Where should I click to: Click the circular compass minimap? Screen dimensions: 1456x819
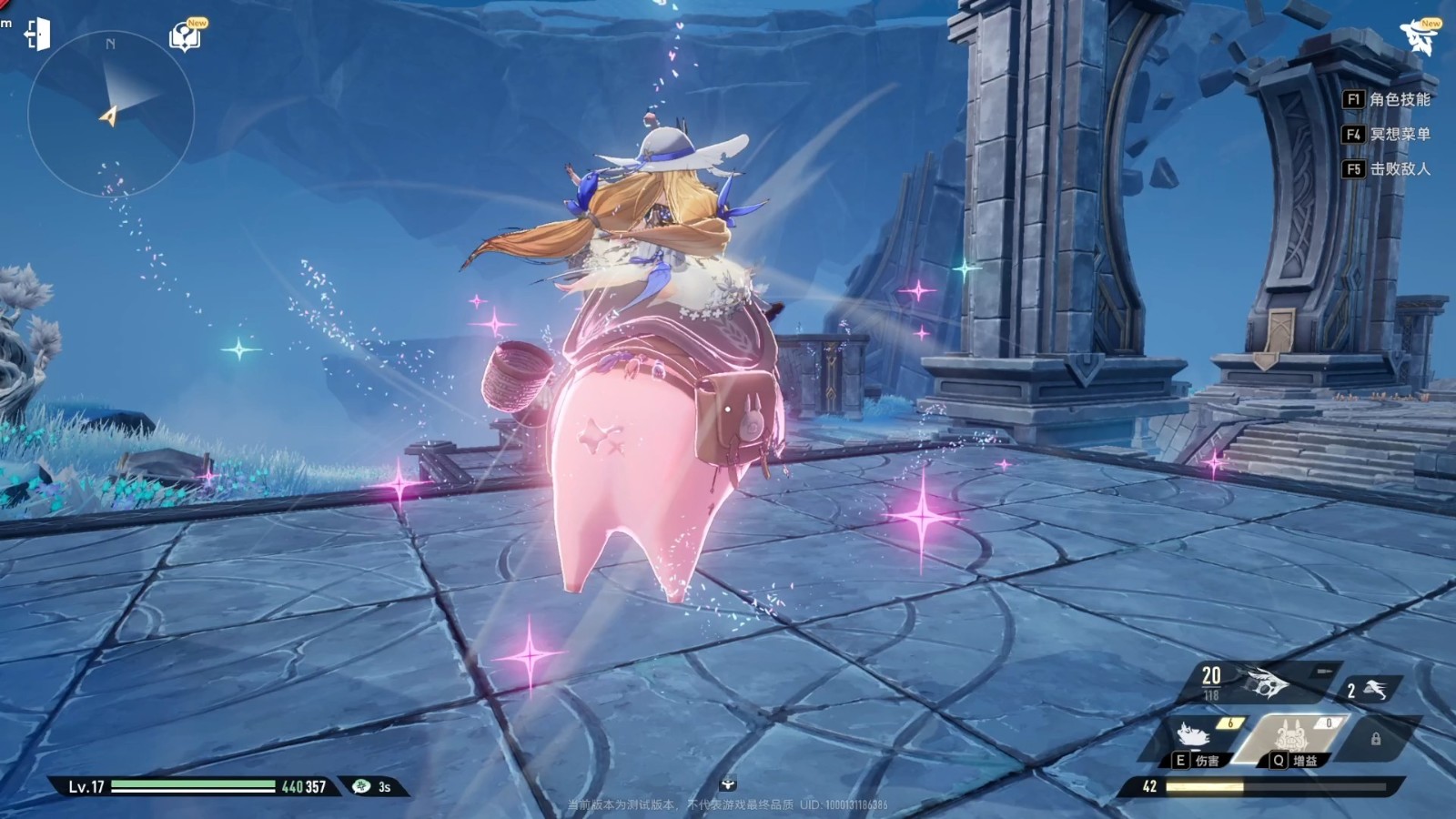[110, 115]
